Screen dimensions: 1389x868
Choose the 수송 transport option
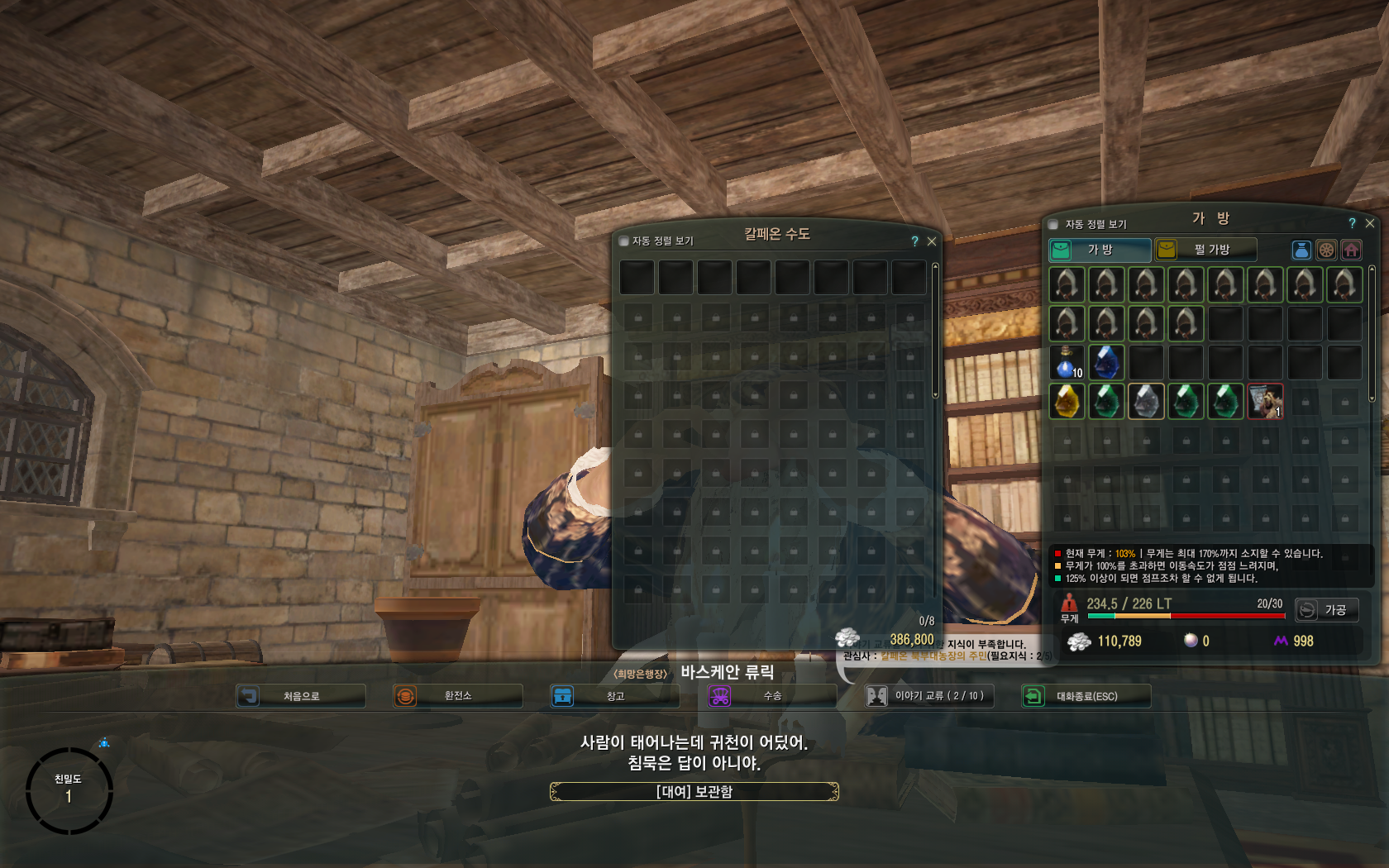click(x=771, y=696)
